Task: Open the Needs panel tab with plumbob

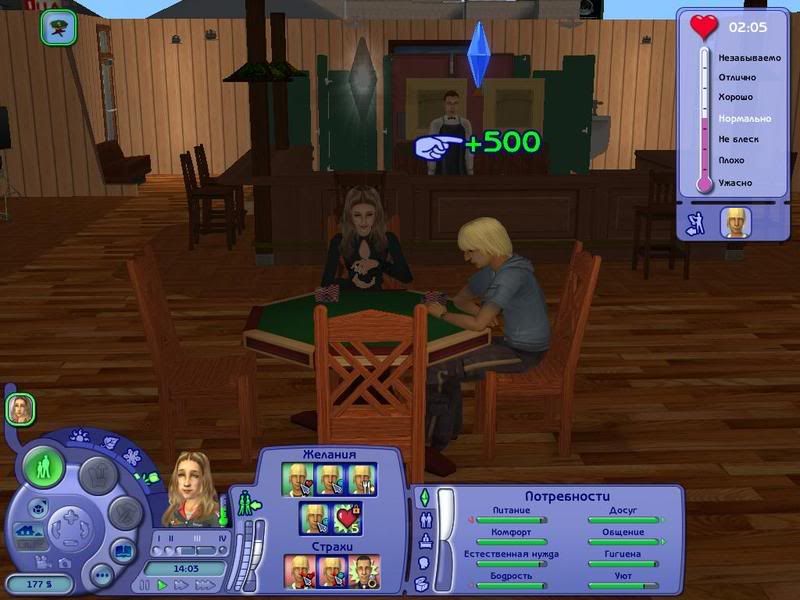Action: (x=423, y=497)
